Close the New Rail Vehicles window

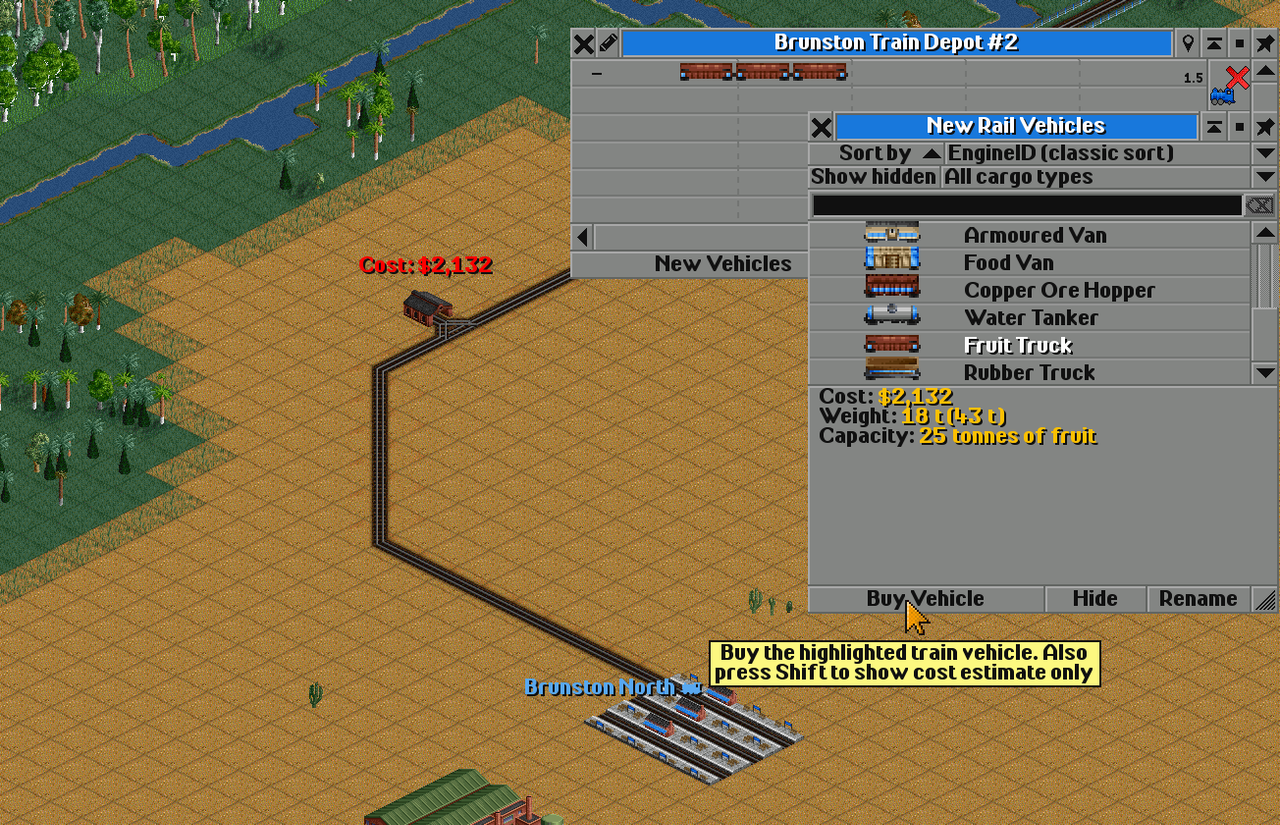coord(821,127)
